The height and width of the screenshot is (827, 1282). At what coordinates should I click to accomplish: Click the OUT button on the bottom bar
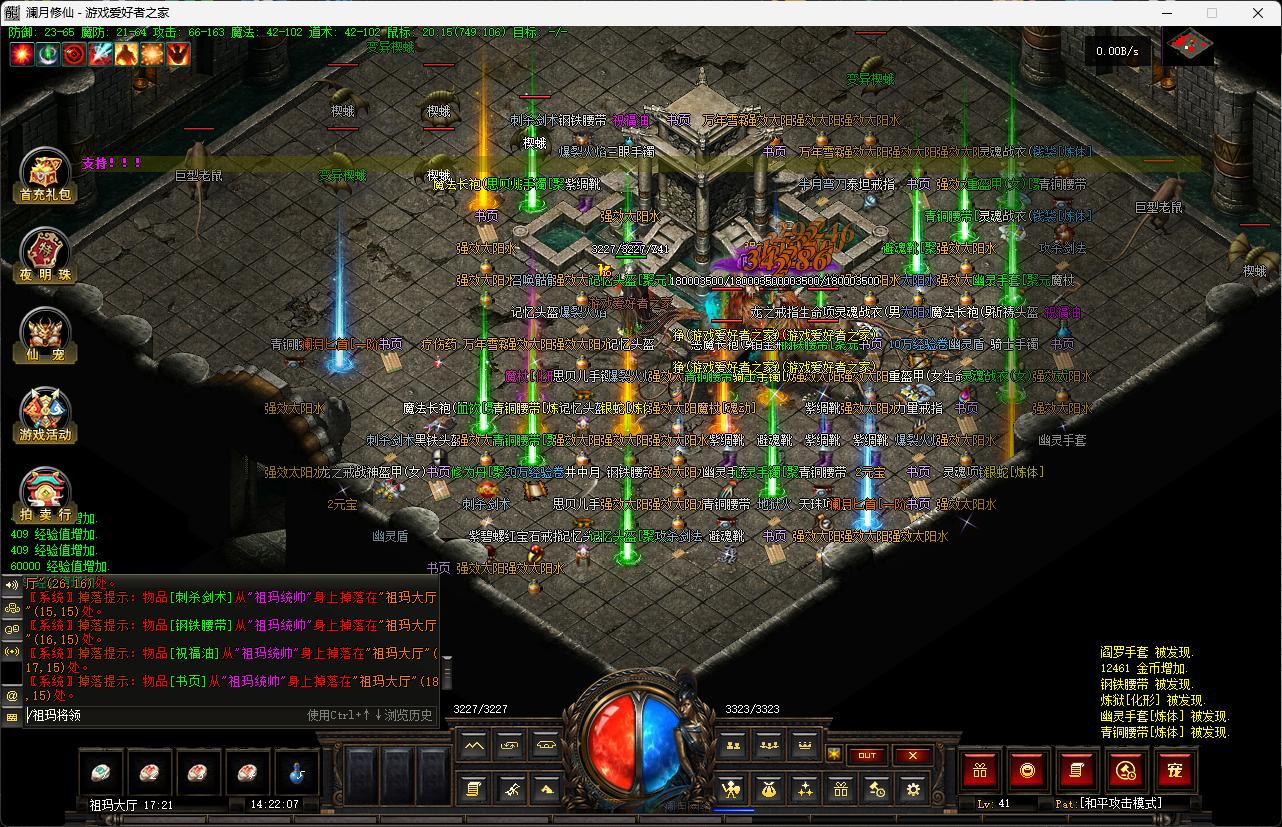coord(867,755)
